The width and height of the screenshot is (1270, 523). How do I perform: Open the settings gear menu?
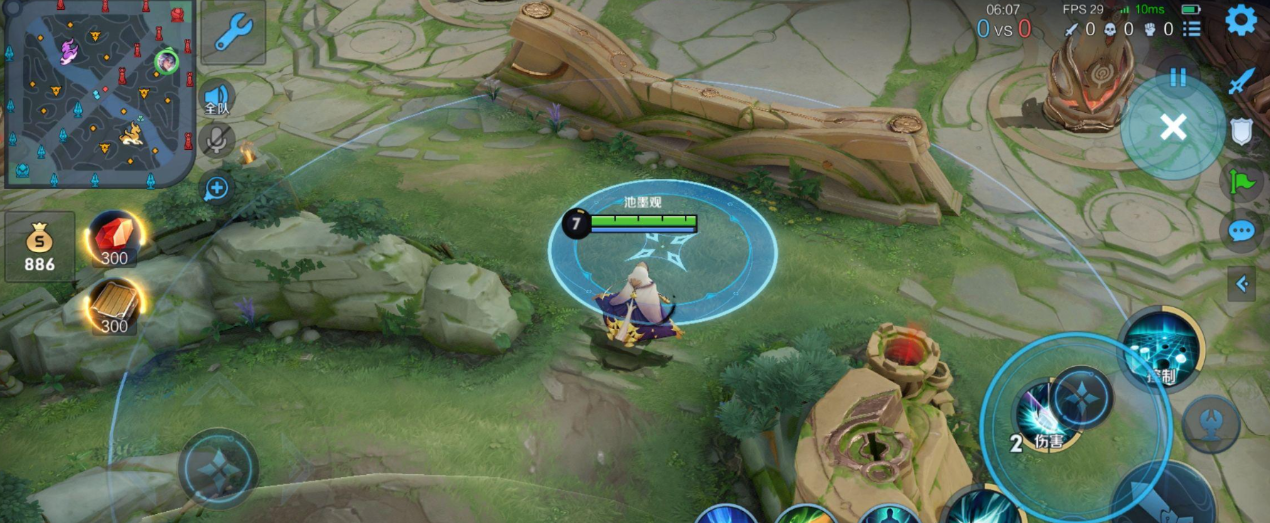[x=1241, y=20]
